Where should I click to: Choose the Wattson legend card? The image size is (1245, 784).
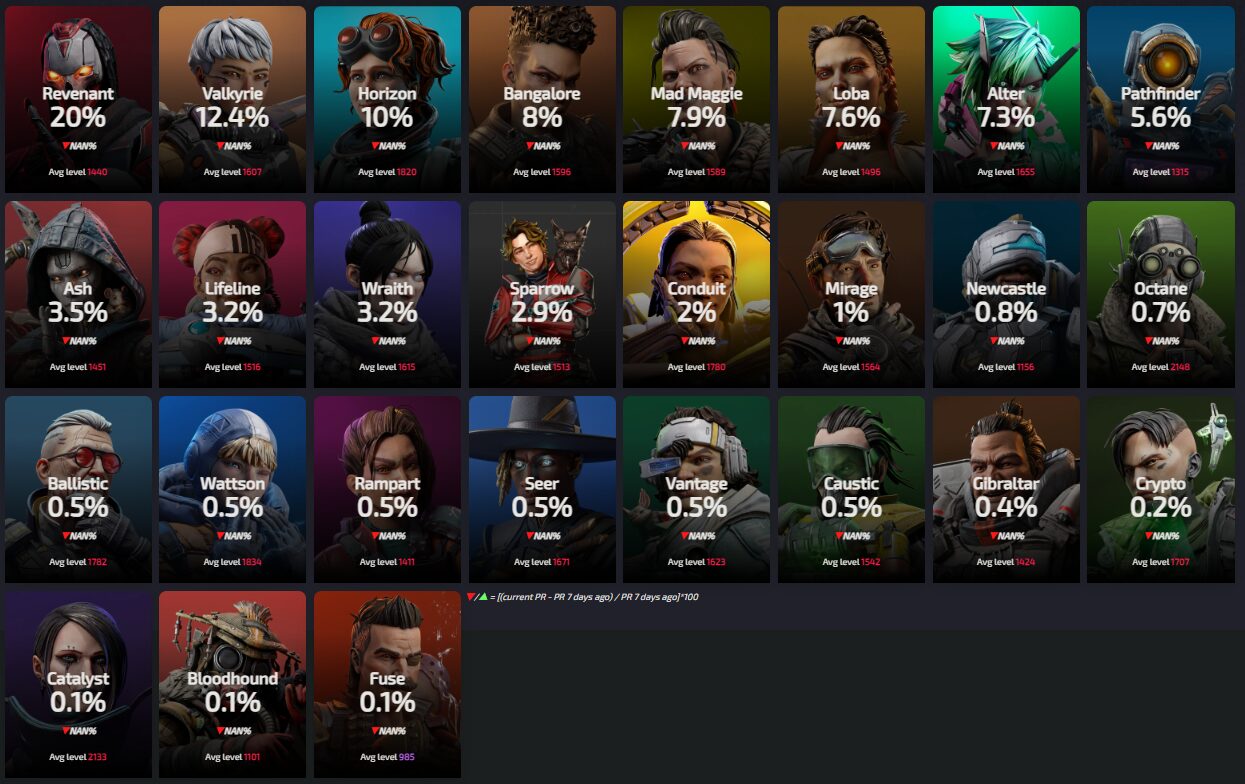(x=233, y=490)
